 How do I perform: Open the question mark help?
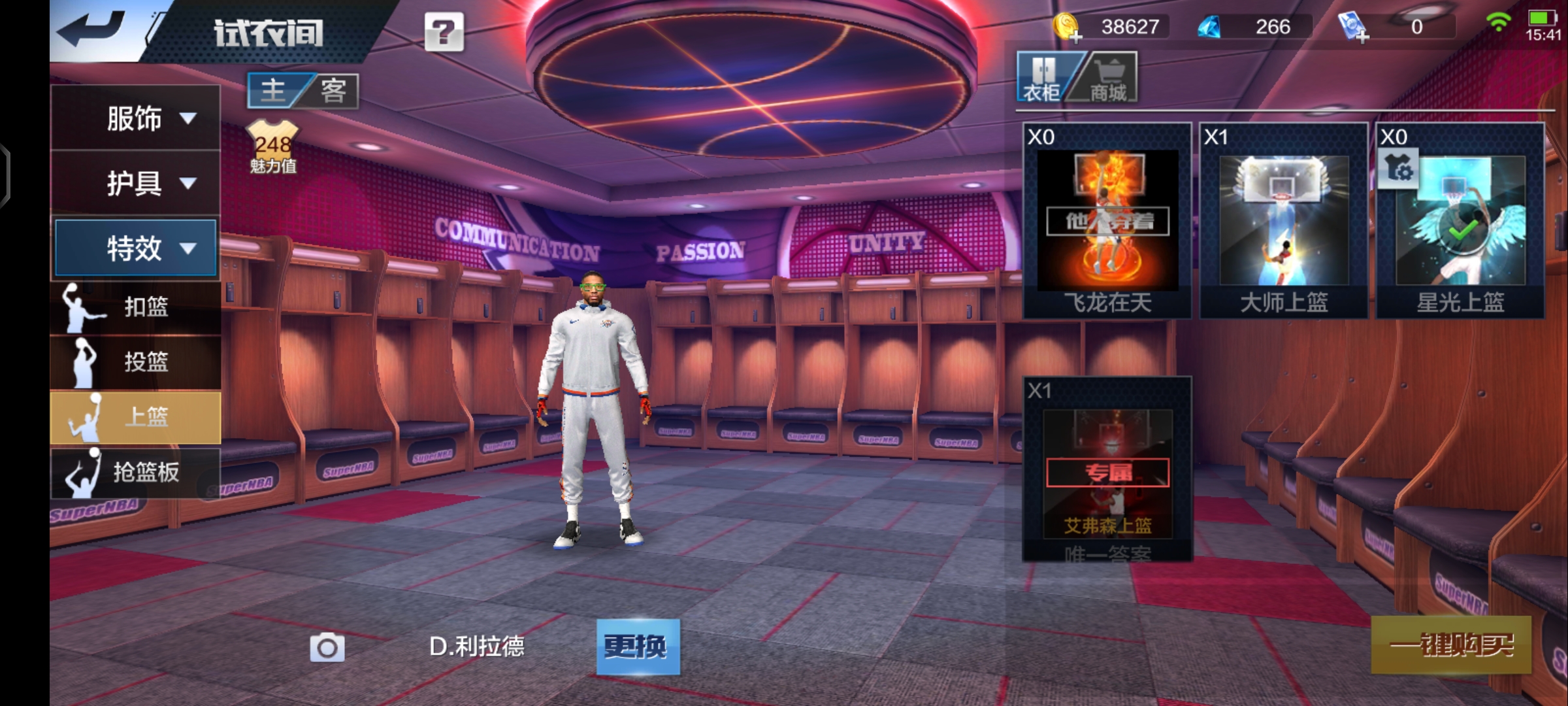(444, 31)
